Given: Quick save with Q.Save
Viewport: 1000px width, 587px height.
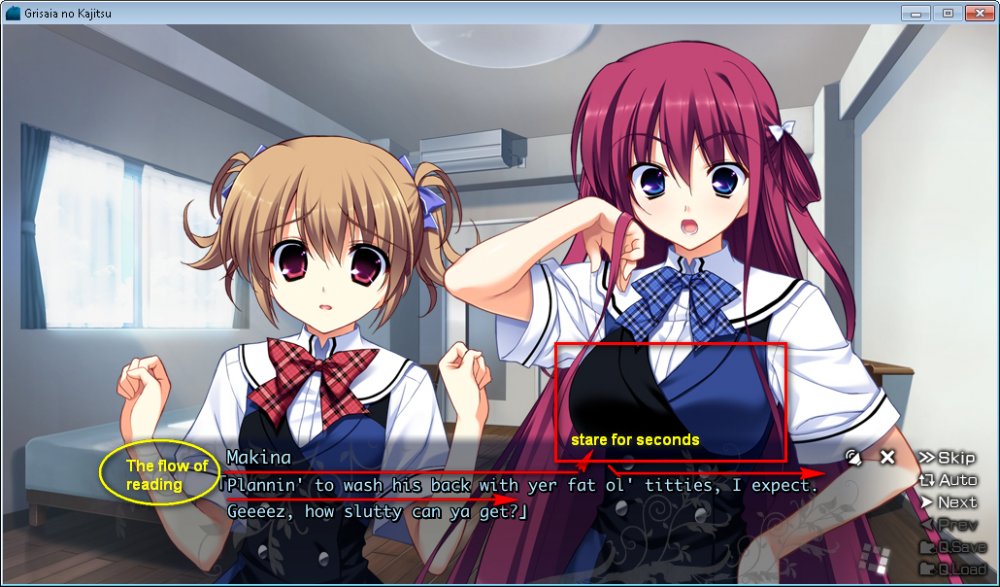Looking at the screenshot, I should tap(948, 547).
